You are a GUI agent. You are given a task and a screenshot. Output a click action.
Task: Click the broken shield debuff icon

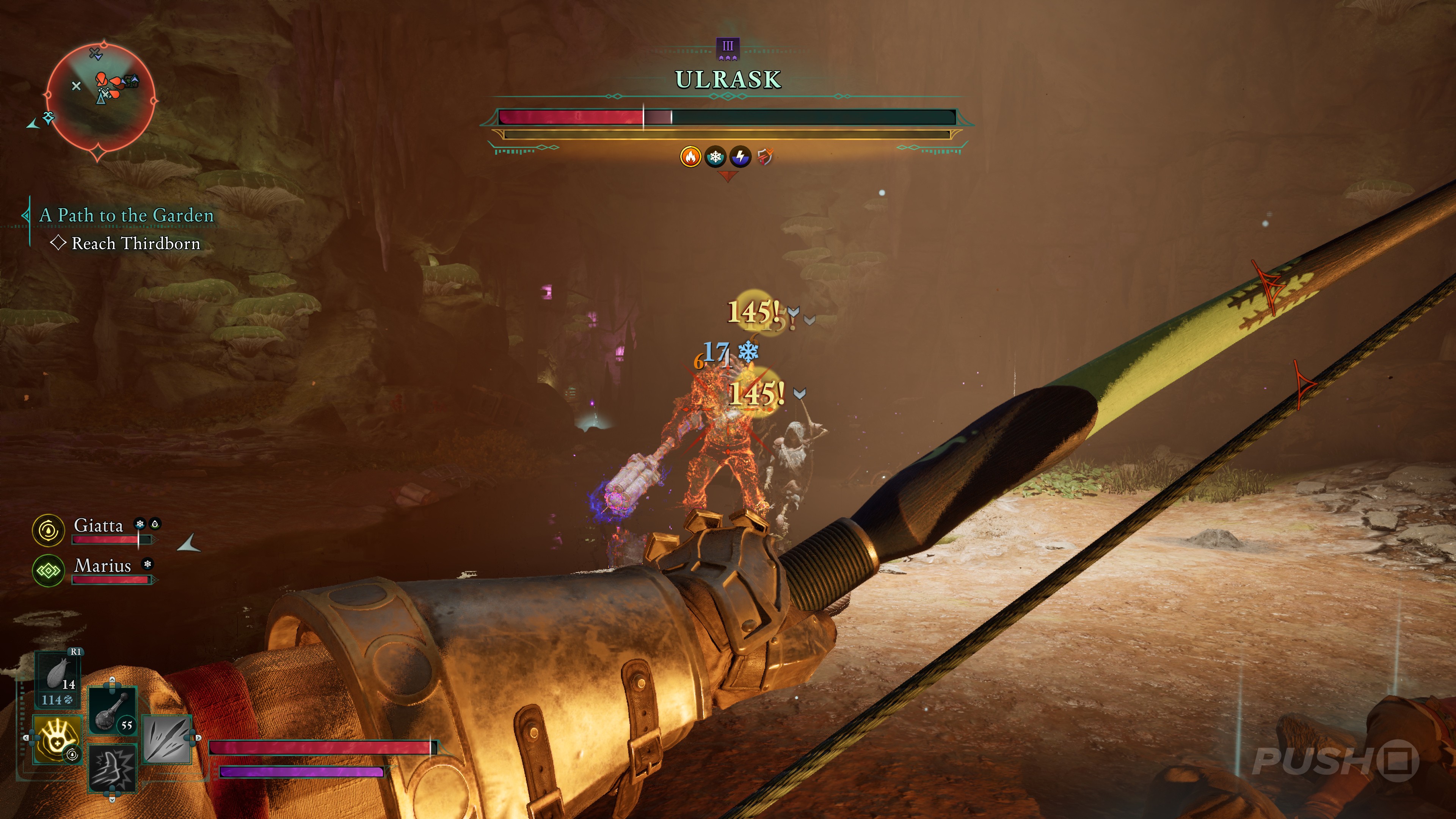click(x=765, y=157)
